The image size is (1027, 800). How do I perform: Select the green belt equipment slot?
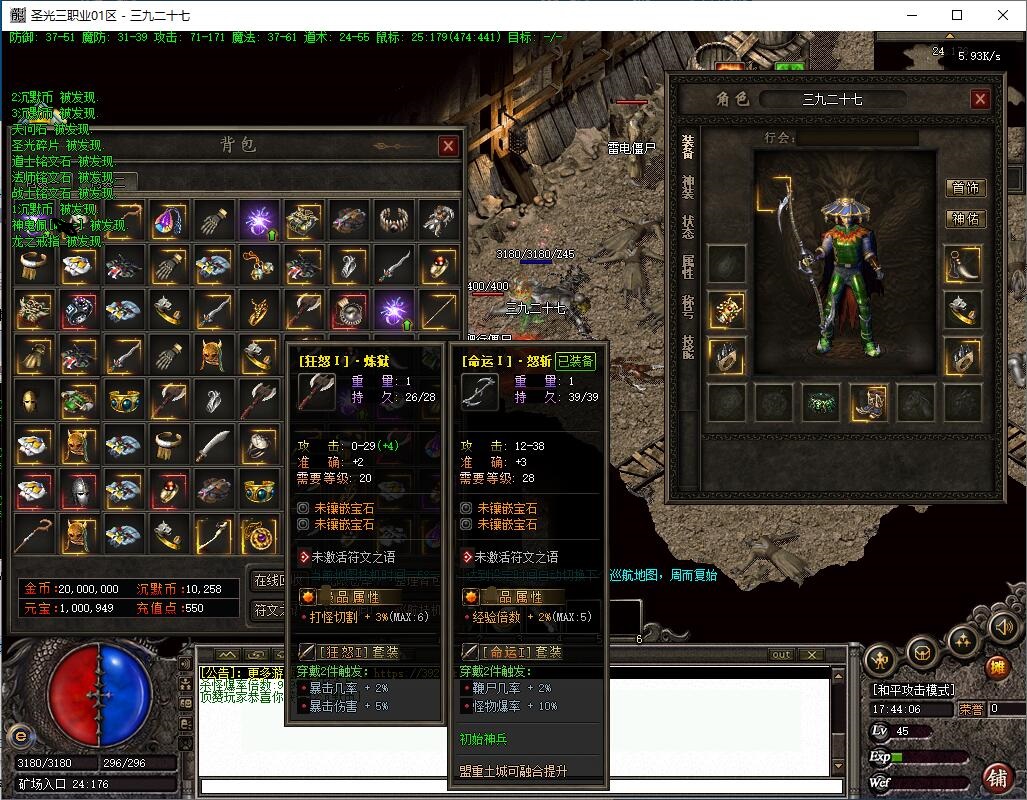pyautogui.click(x=822, y=403)
